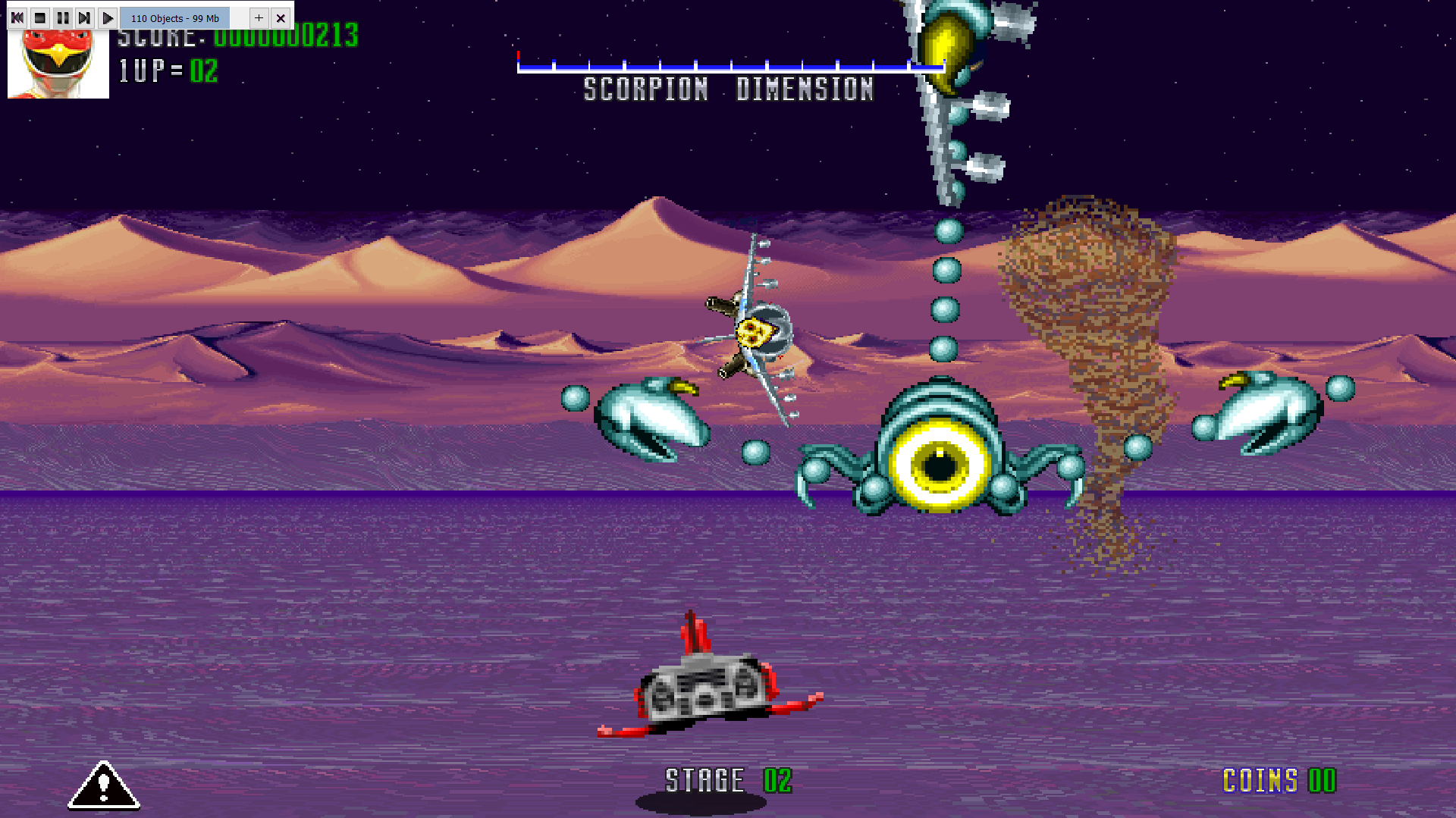
Task: Click the skip-to-start playback icon
Action: 16,17
